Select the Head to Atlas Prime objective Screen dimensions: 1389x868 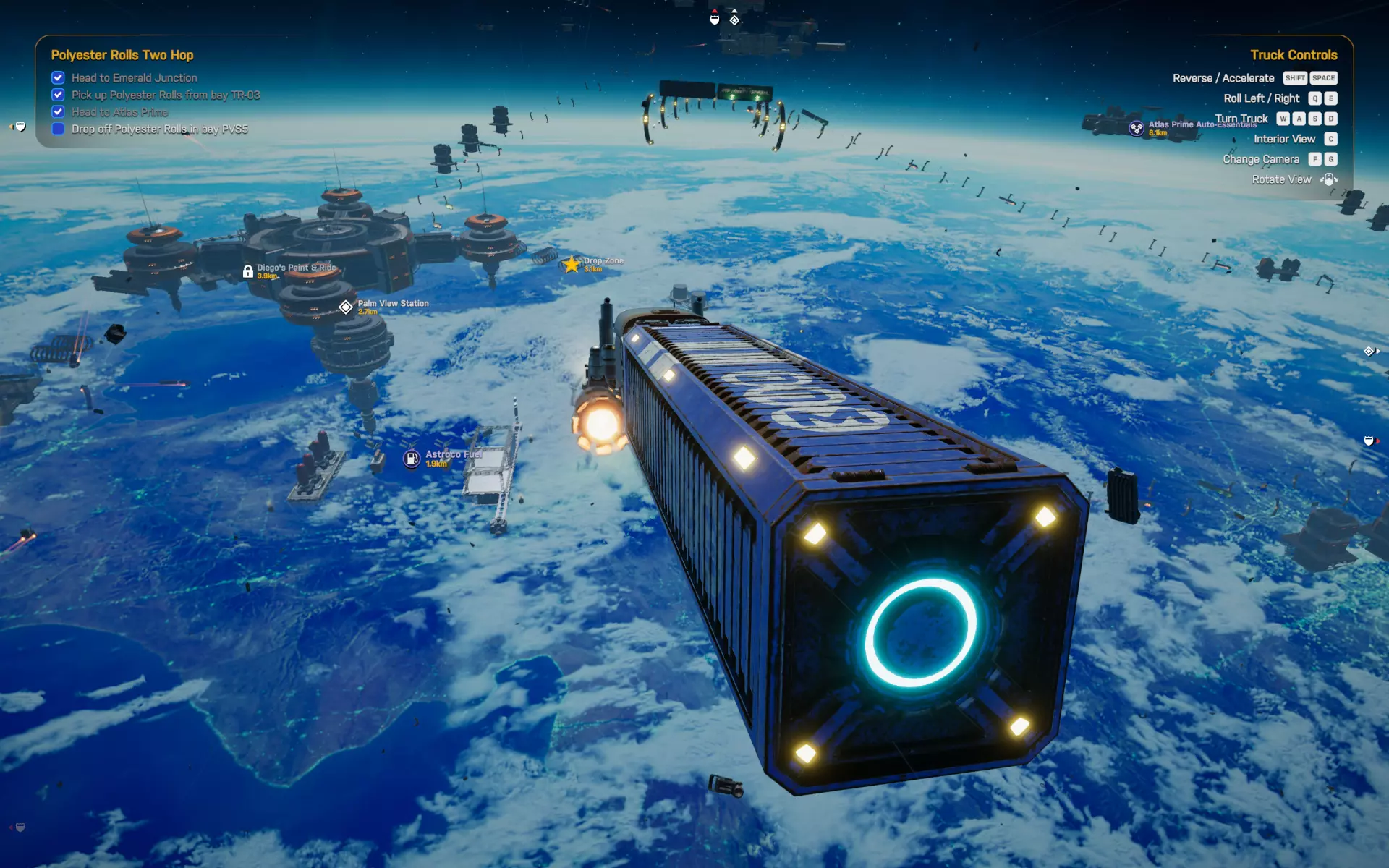tap(119, 112)
